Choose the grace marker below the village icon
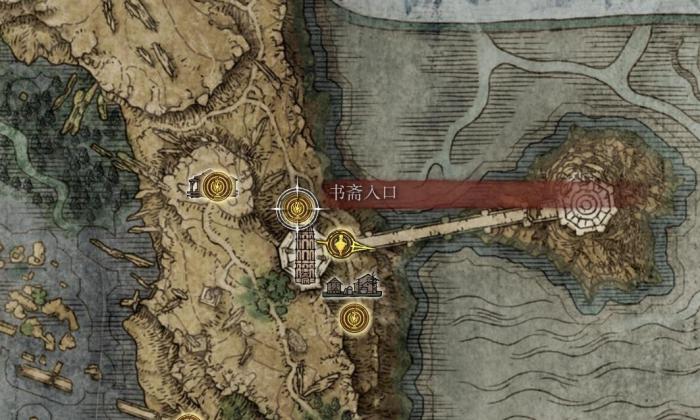Viewport: 700px width, 420px height. pyautogui.click(x=351, y=318)
